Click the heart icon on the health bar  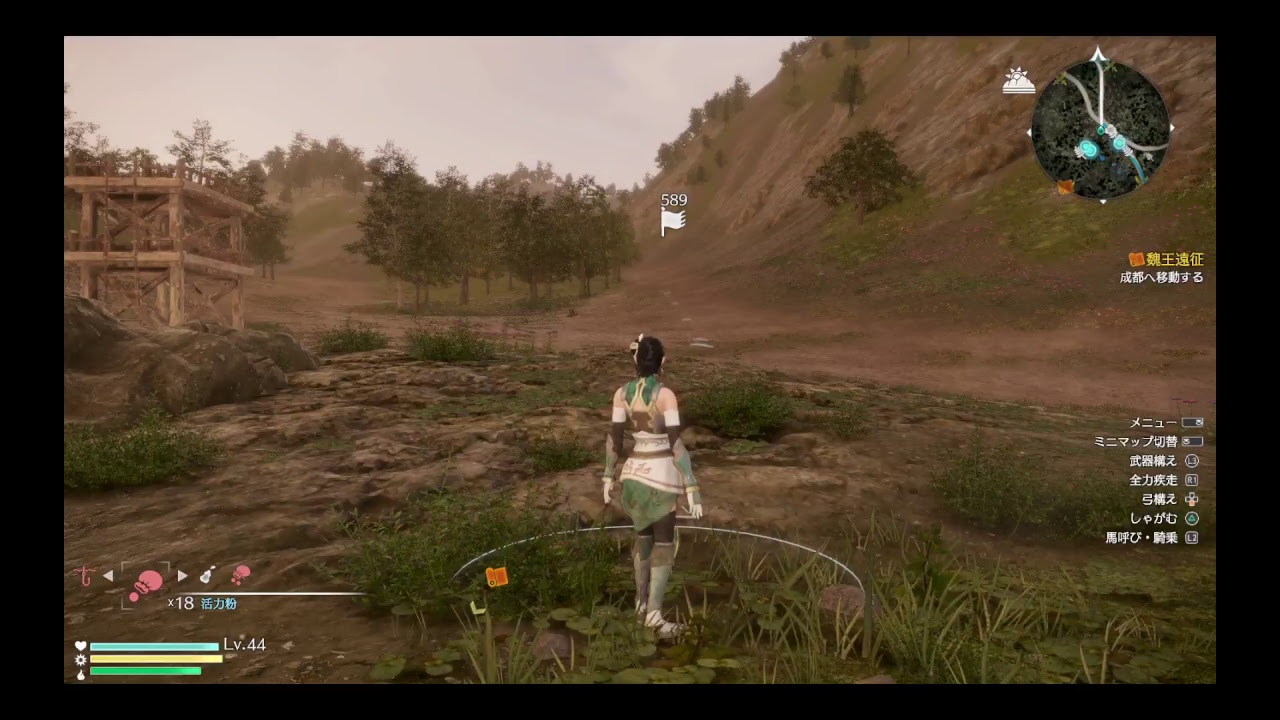[79, 645]
